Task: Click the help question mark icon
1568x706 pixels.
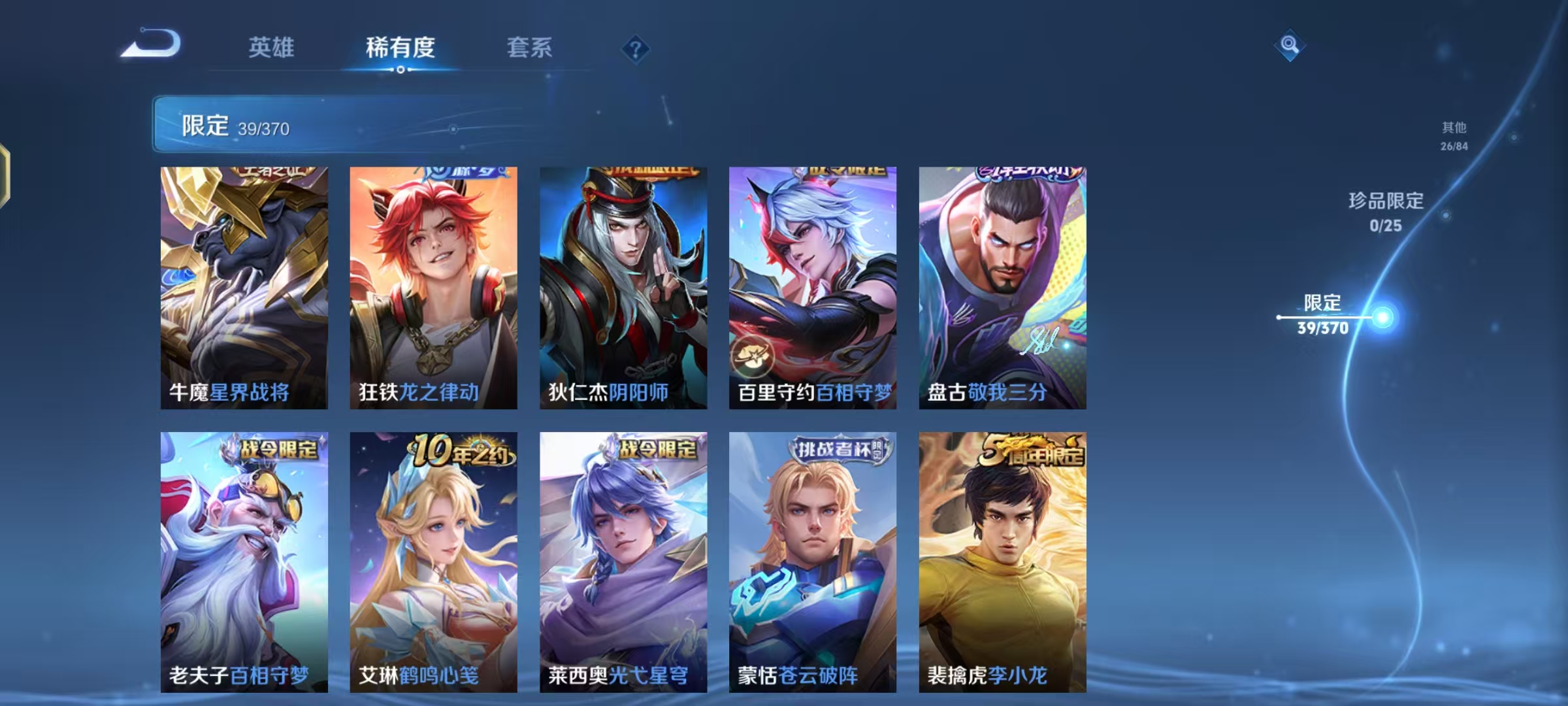Action: [x=636, y=49]
